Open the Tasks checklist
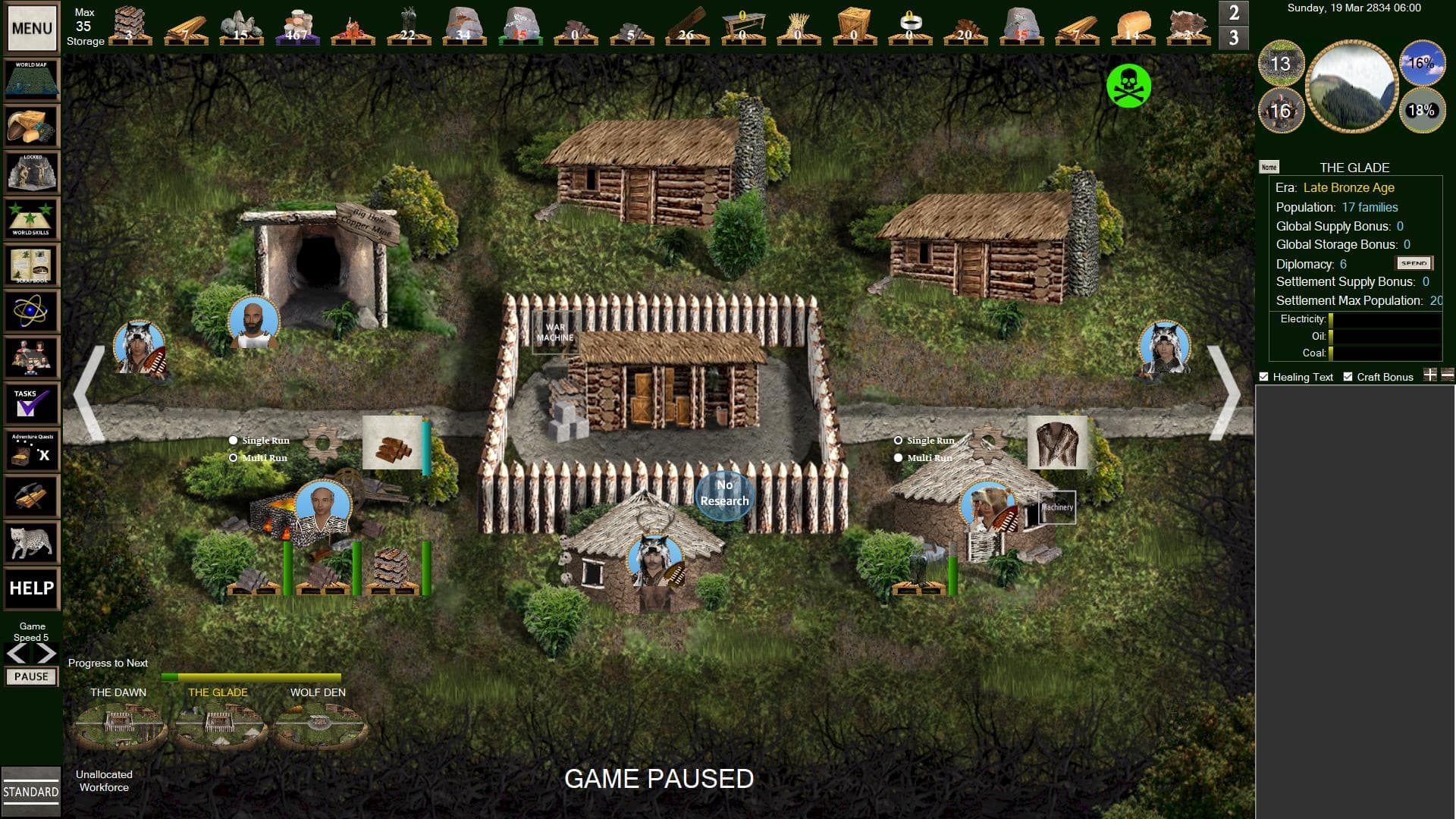 tap(32, 404)
